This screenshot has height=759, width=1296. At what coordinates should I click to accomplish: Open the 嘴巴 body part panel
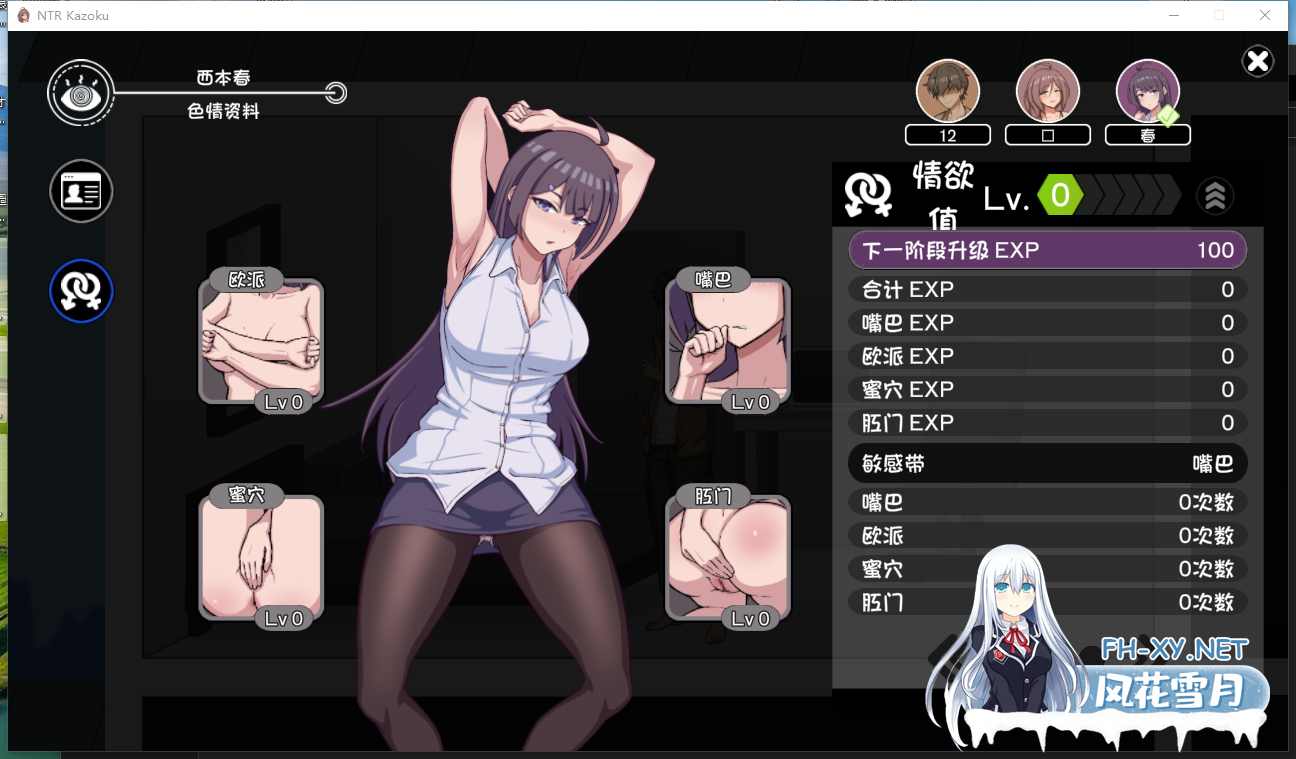tap(728, 340)
